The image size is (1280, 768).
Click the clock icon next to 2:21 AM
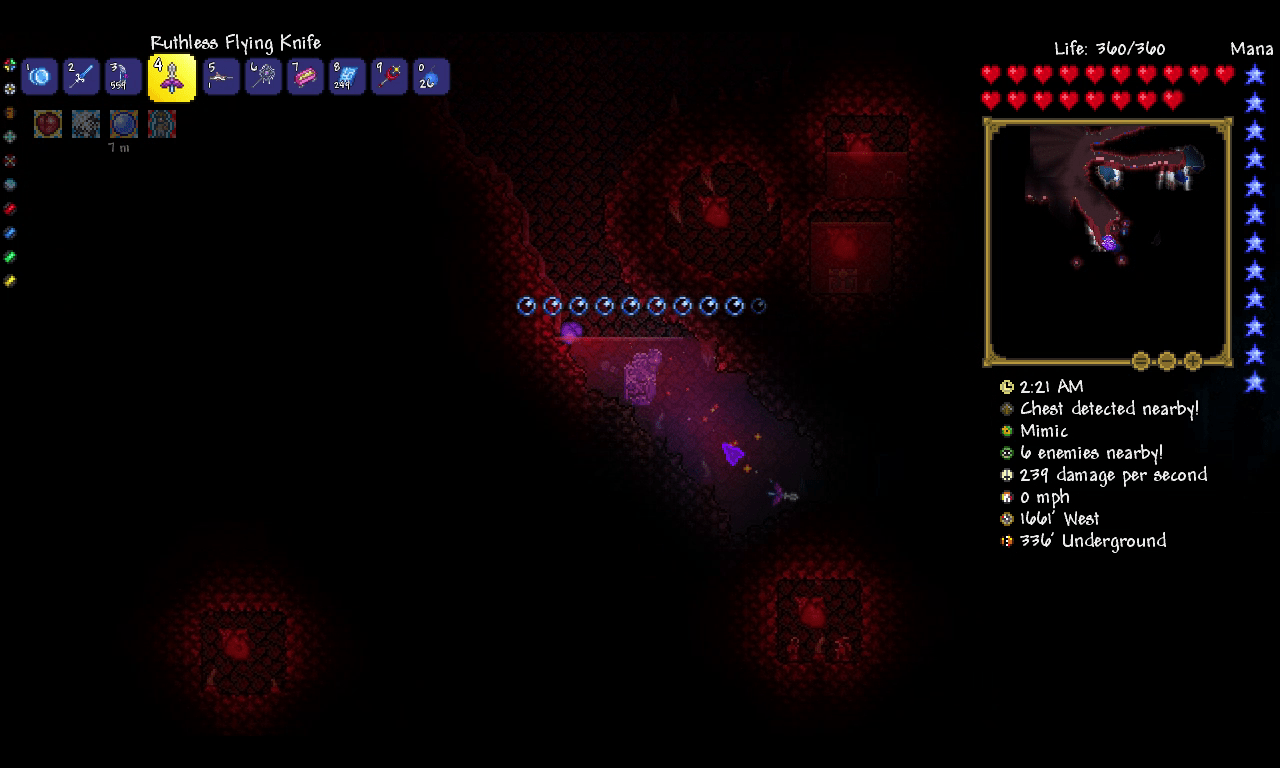tap(1006, 387)
